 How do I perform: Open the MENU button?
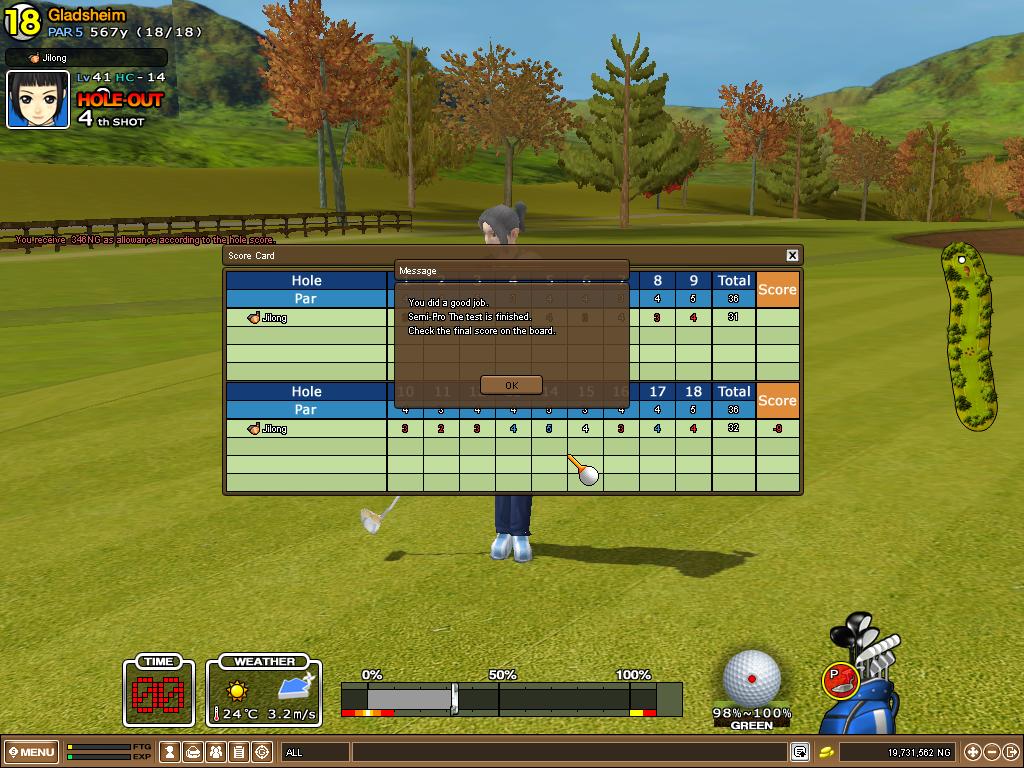(31, 752)
